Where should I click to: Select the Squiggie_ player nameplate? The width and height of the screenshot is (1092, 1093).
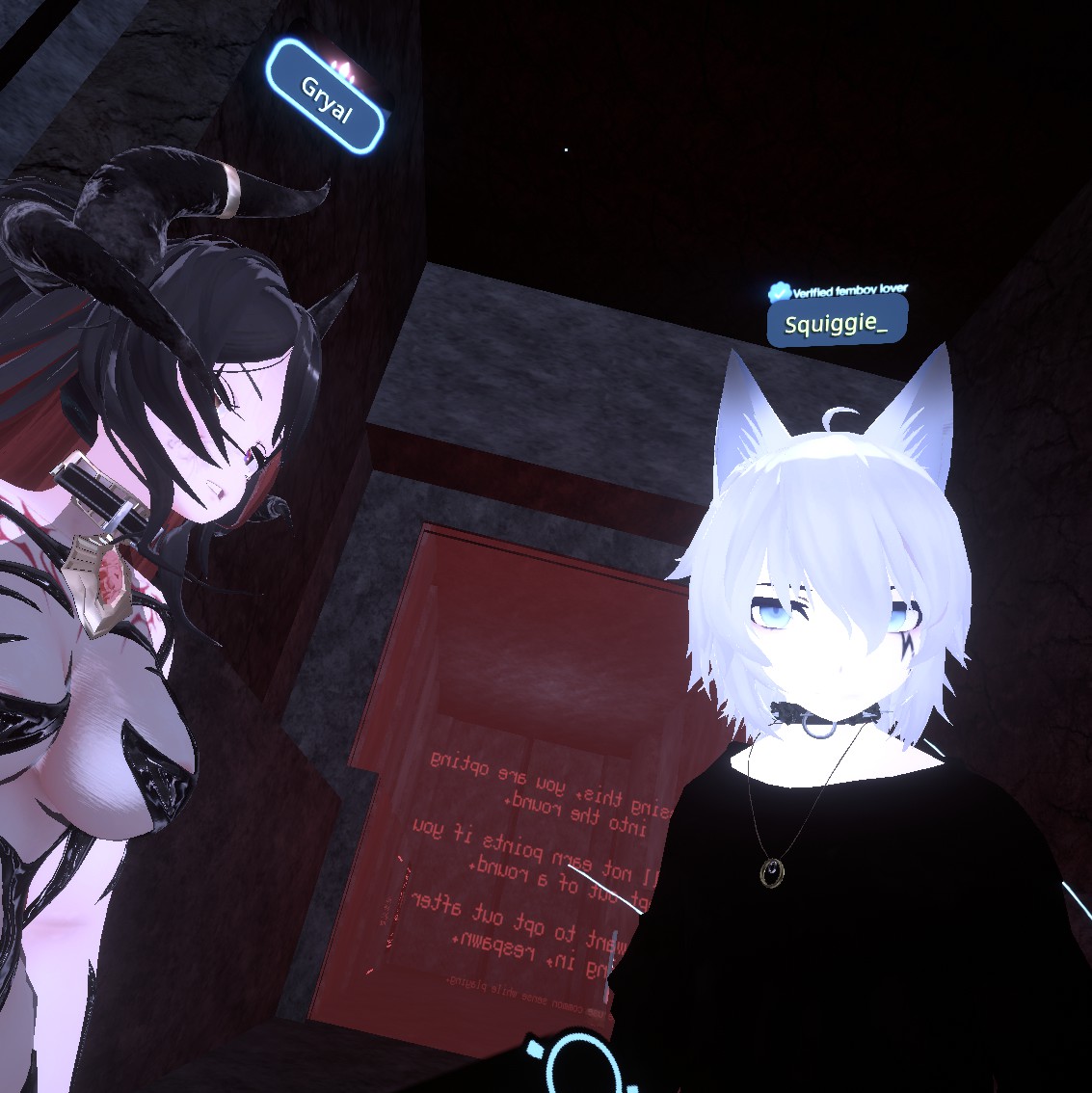coord(836,324)
